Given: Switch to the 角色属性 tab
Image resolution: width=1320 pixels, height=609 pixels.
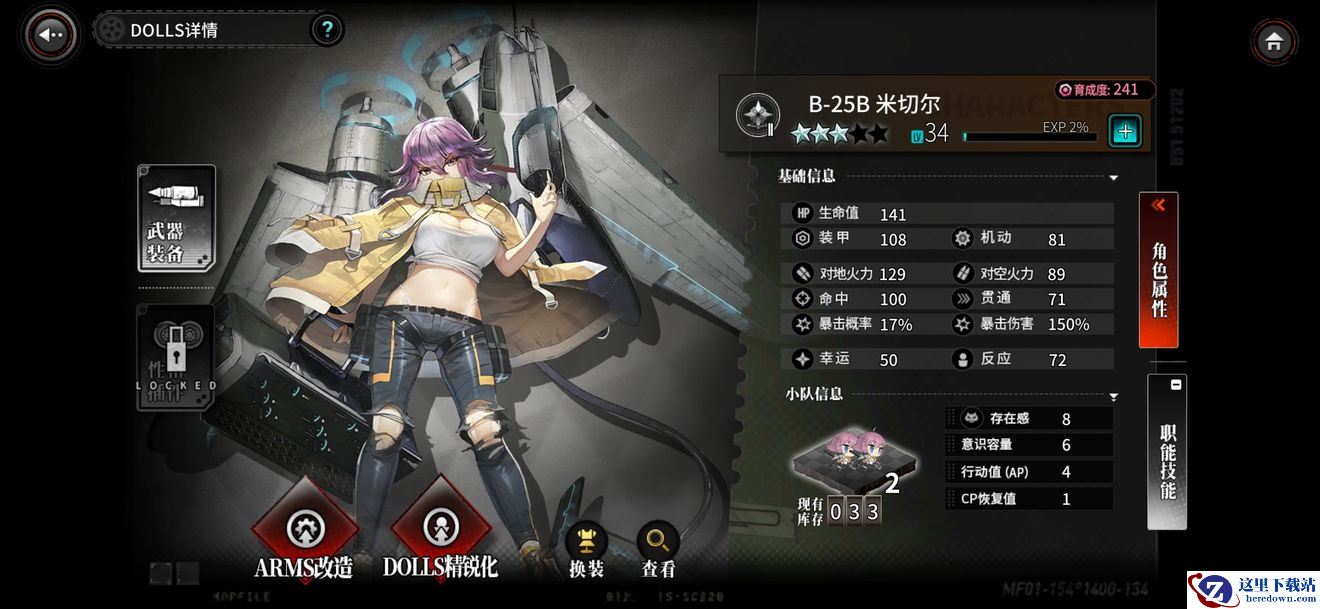Looking at the screenshot, I should 1159,270.
